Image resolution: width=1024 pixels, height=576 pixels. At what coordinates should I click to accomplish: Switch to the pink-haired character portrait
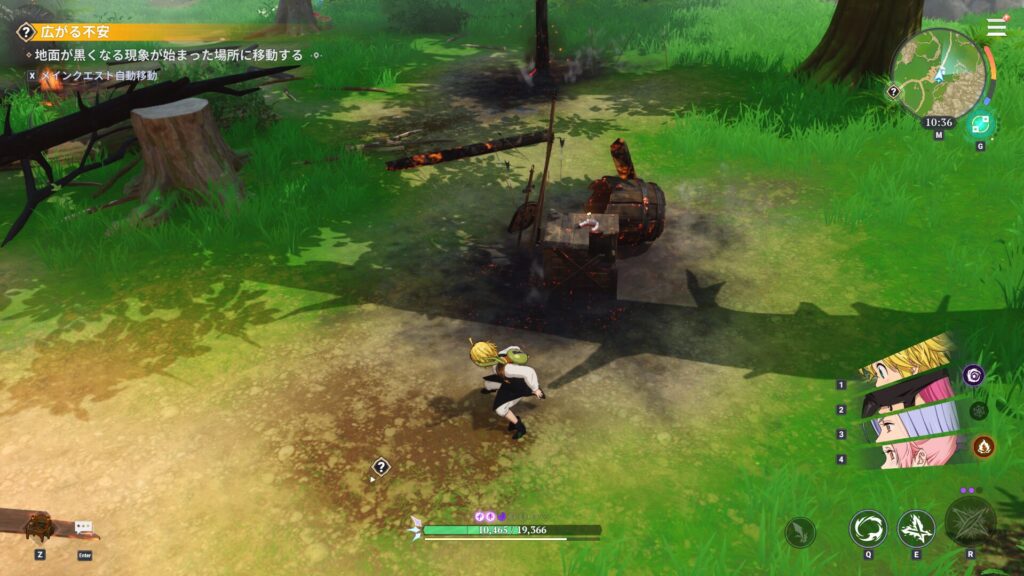(x=905, y=455)
